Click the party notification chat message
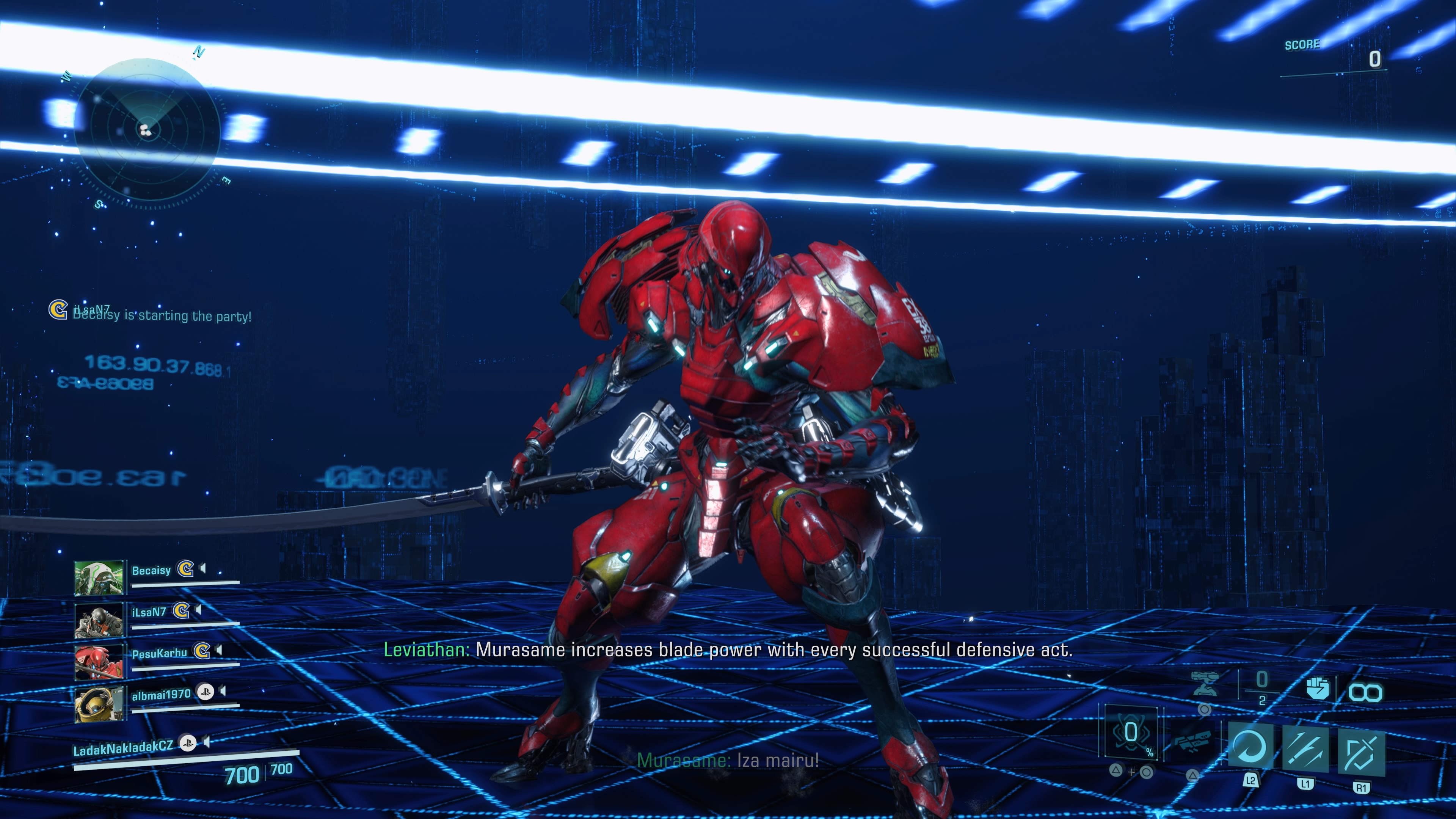This screenshot has width=1456, height=819. pos(162,315)
